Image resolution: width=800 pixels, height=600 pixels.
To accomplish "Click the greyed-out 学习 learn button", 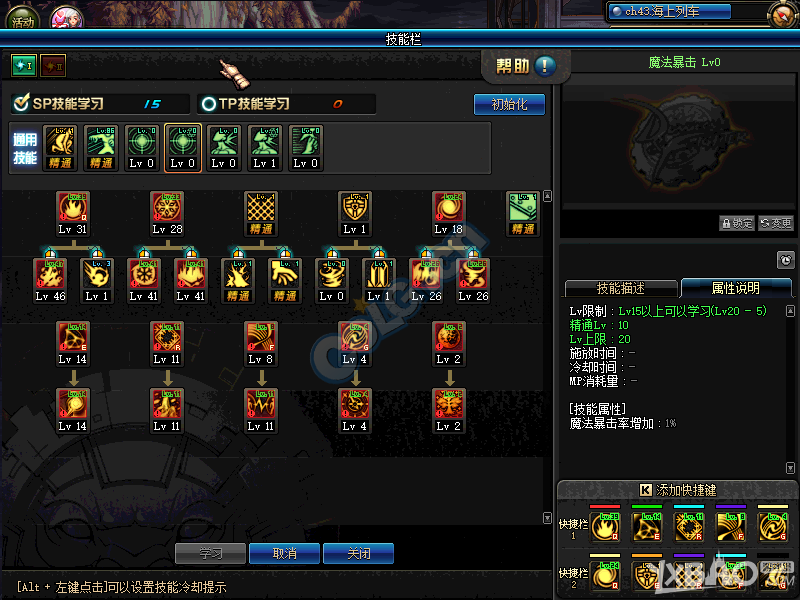I will [x=211, y=553].
